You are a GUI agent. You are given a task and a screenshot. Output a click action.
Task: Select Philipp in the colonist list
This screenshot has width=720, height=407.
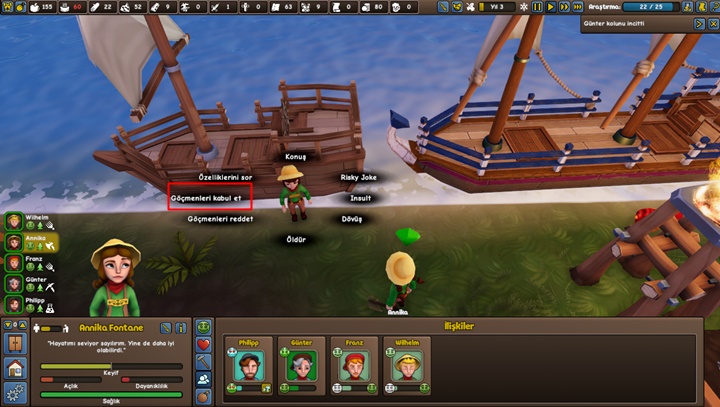coord(14,305)
